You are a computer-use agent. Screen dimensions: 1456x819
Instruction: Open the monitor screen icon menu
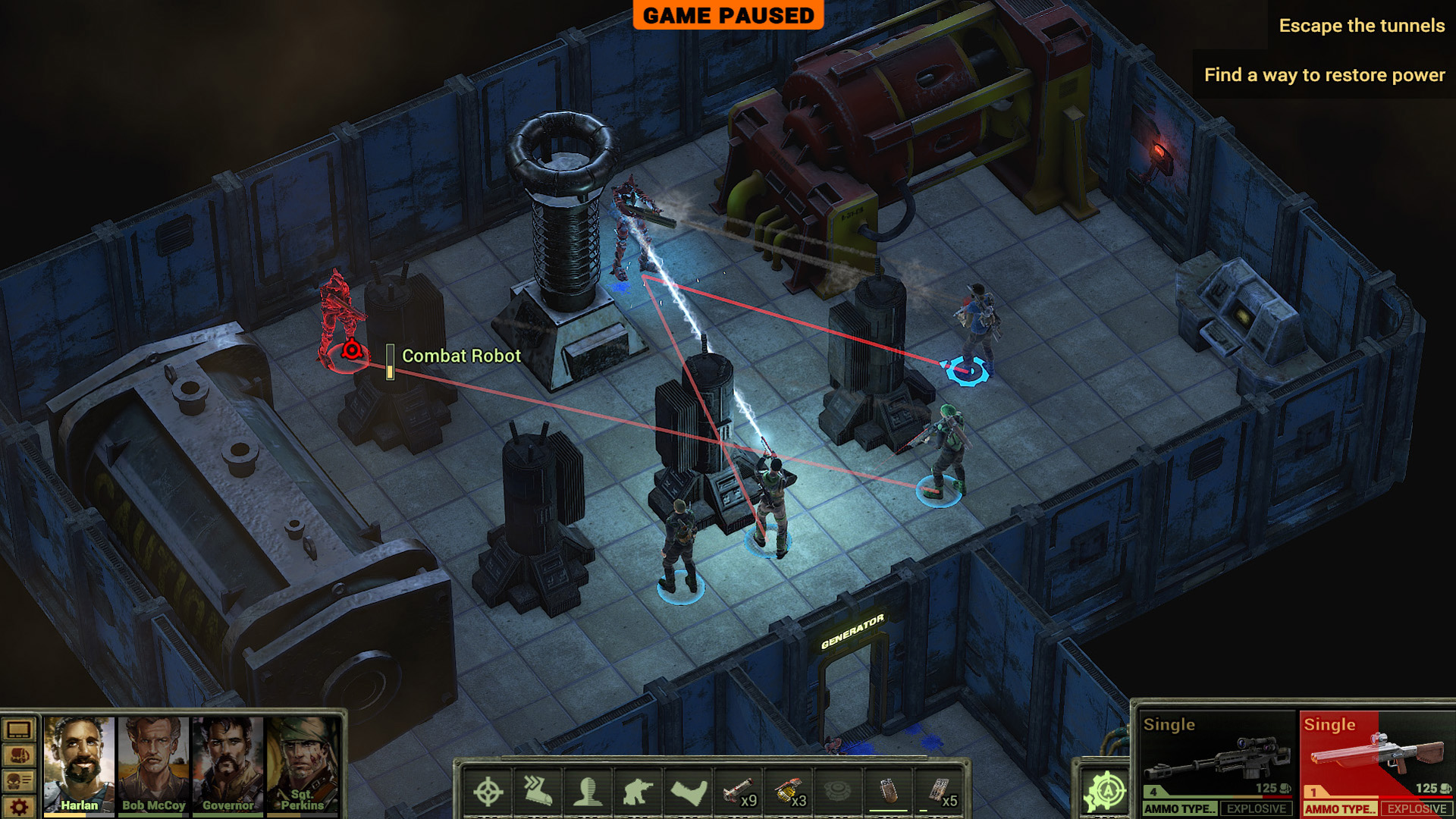click(19, 730)
